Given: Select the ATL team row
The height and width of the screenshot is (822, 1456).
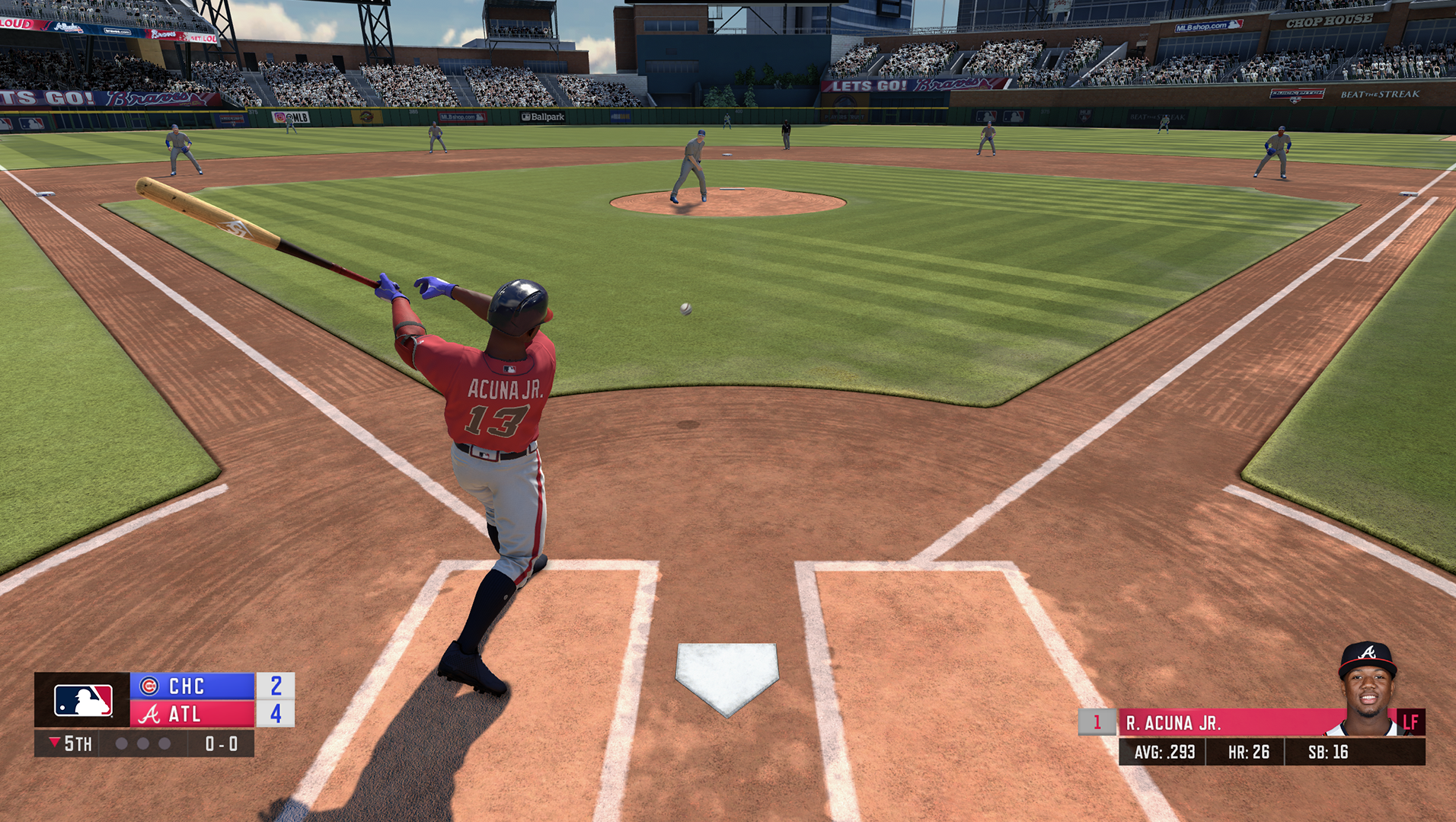Looking at the screenshot, I should tap(192, 714).
